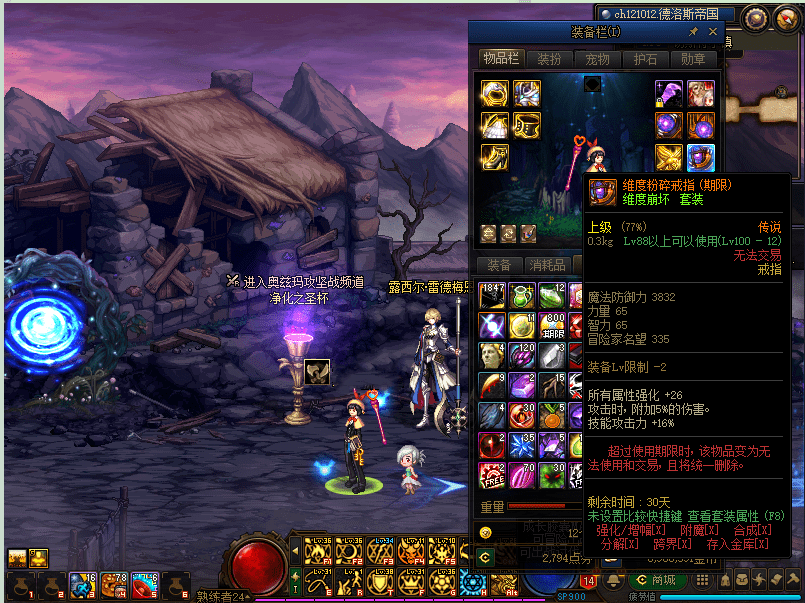Select the green potion bottle in inventory
This screenshot has height=603, width=805.
(x=521, y=296)
